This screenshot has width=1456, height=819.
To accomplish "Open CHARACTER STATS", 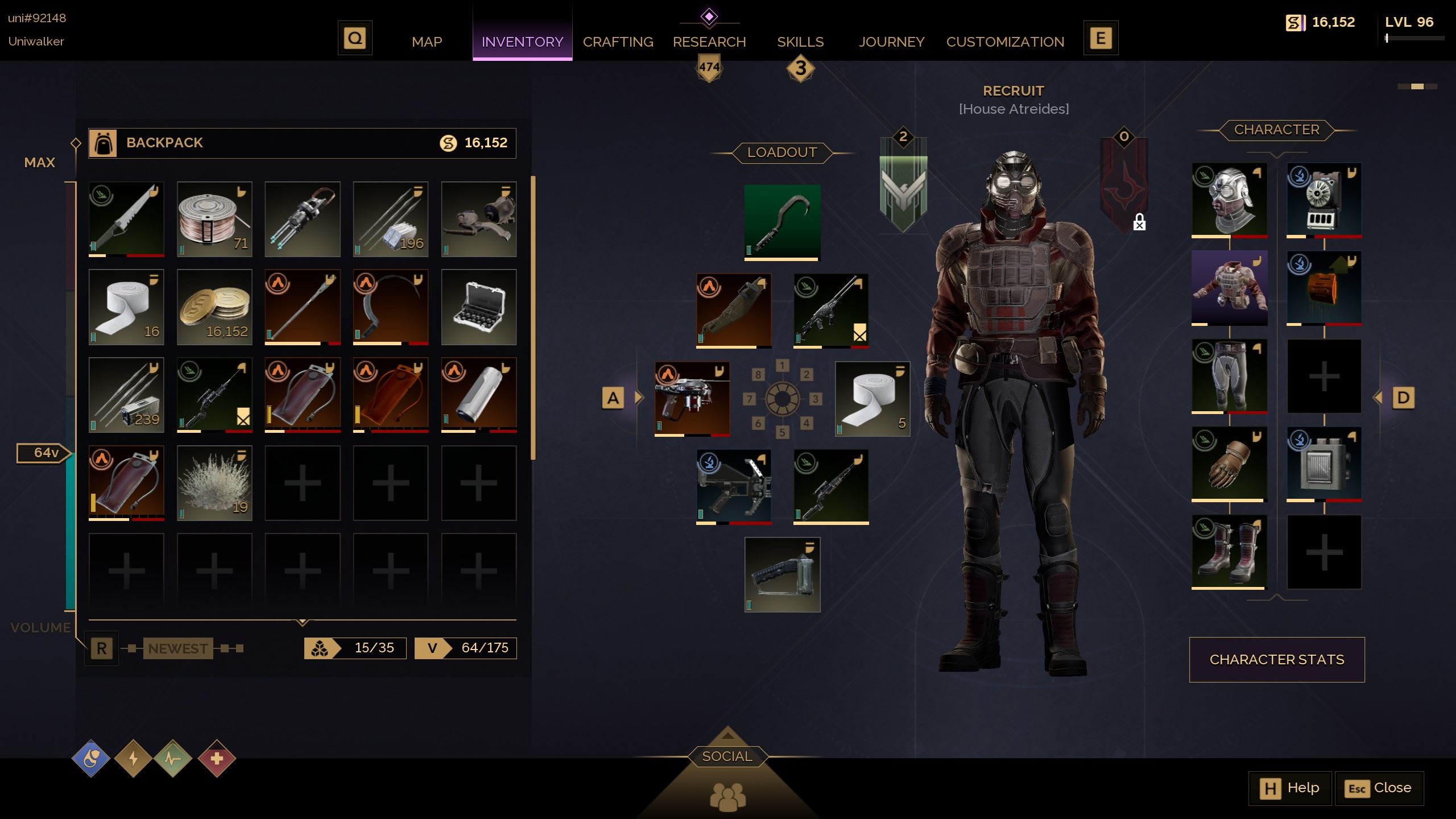I will pyautogui.click(x=1277, y=659).
